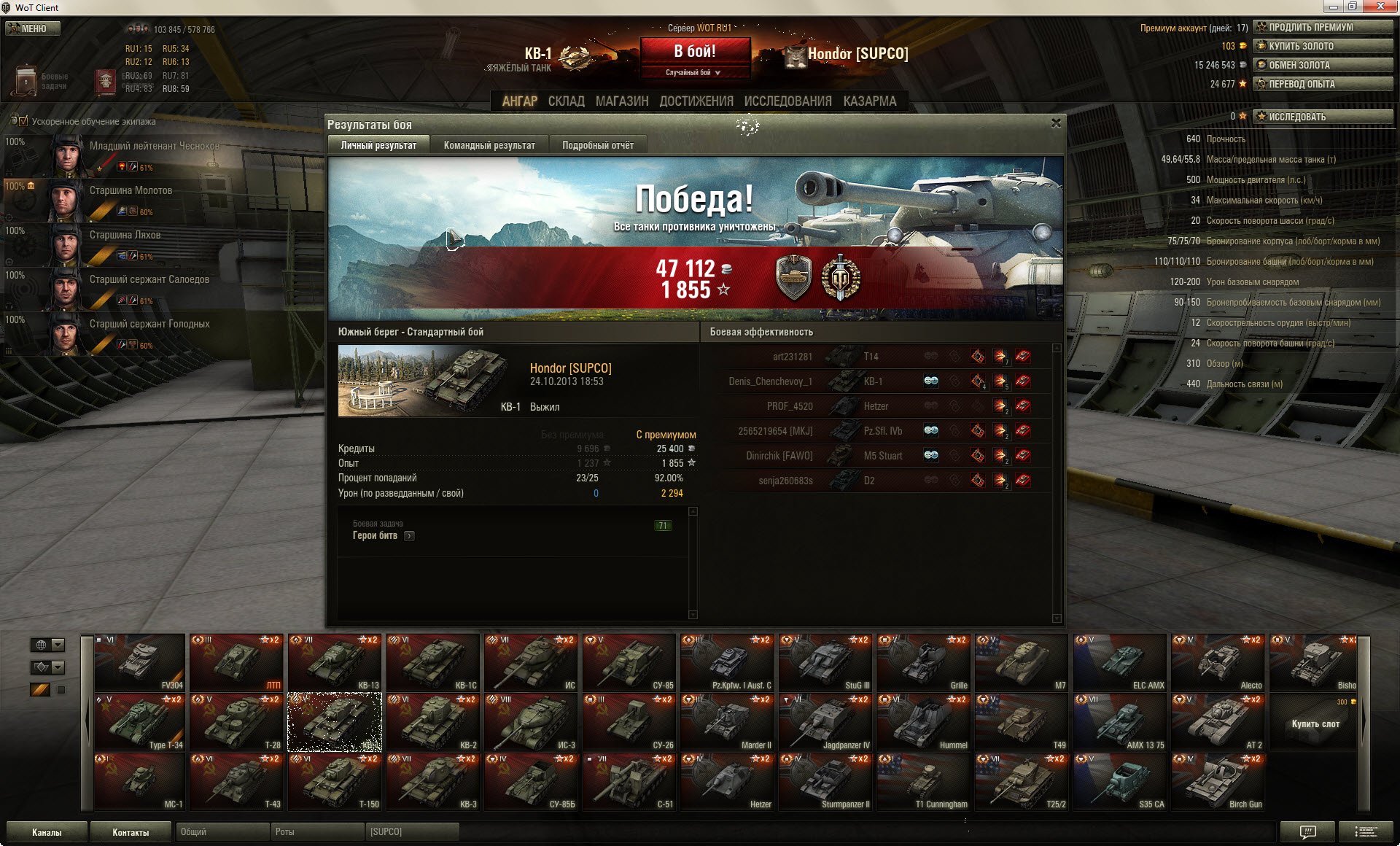Image resolution: width=1400 pixels, height=846 pixels.
Task: Start battle with the В бой! button
Action: tap(694, 52)
